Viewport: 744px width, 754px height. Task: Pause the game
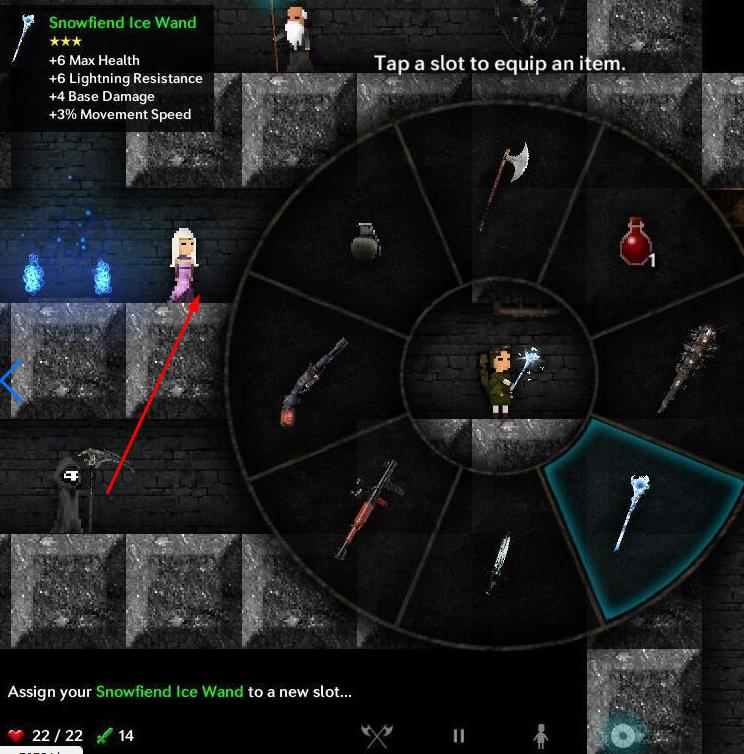tap(459, 736)
